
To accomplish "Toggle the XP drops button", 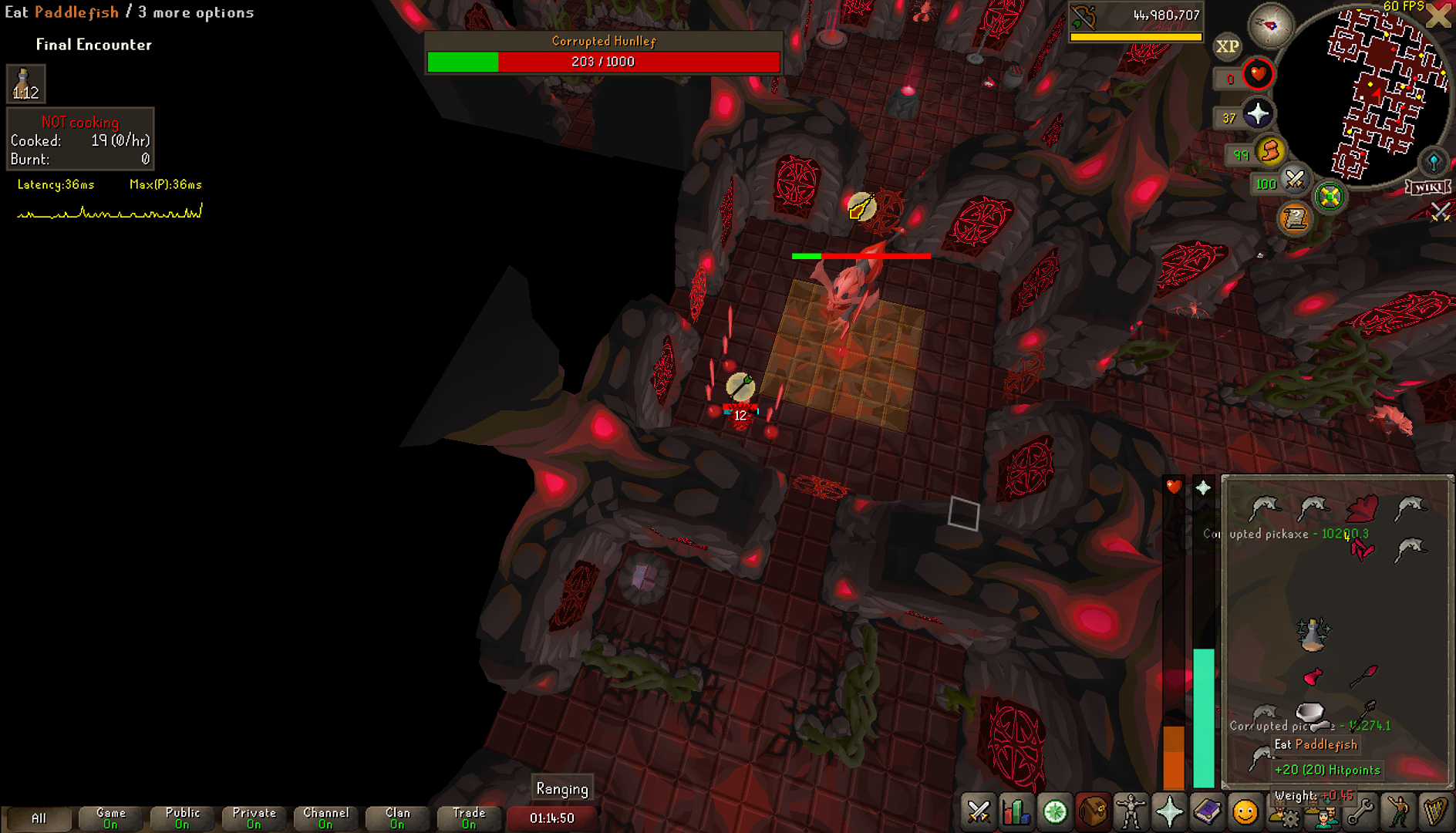I will 1227,47.
